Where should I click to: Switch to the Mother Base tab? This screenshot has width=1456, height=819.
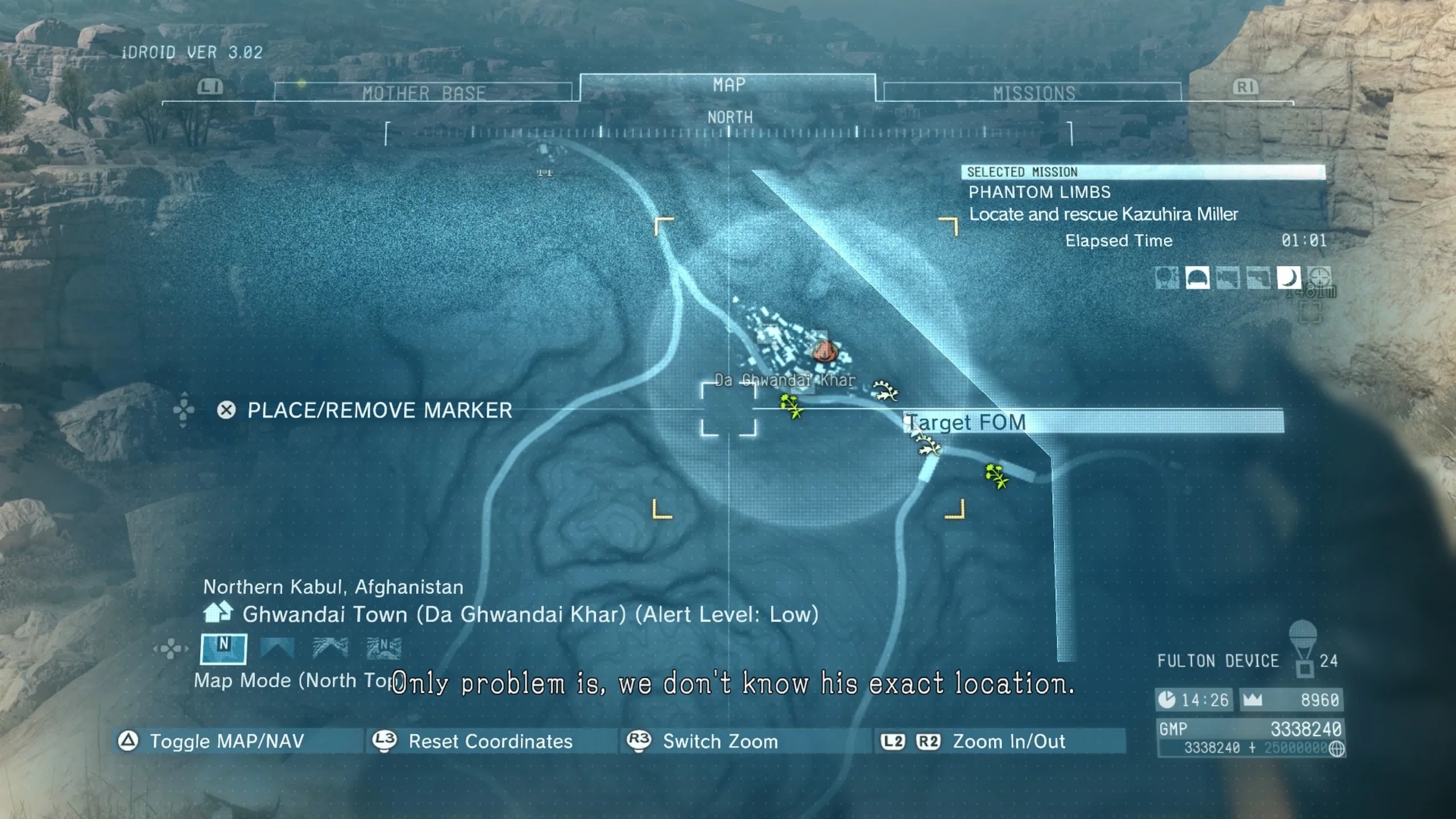point(424,93)
